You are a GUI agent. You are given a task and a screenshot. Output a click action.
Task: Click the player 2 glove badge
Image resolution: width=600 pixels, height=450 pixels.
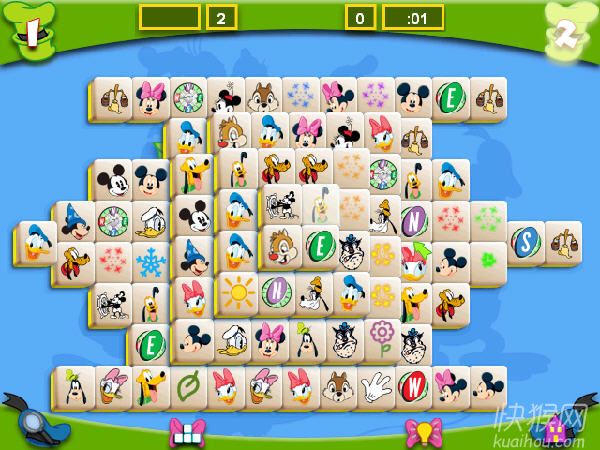click(x=564, y=33)
